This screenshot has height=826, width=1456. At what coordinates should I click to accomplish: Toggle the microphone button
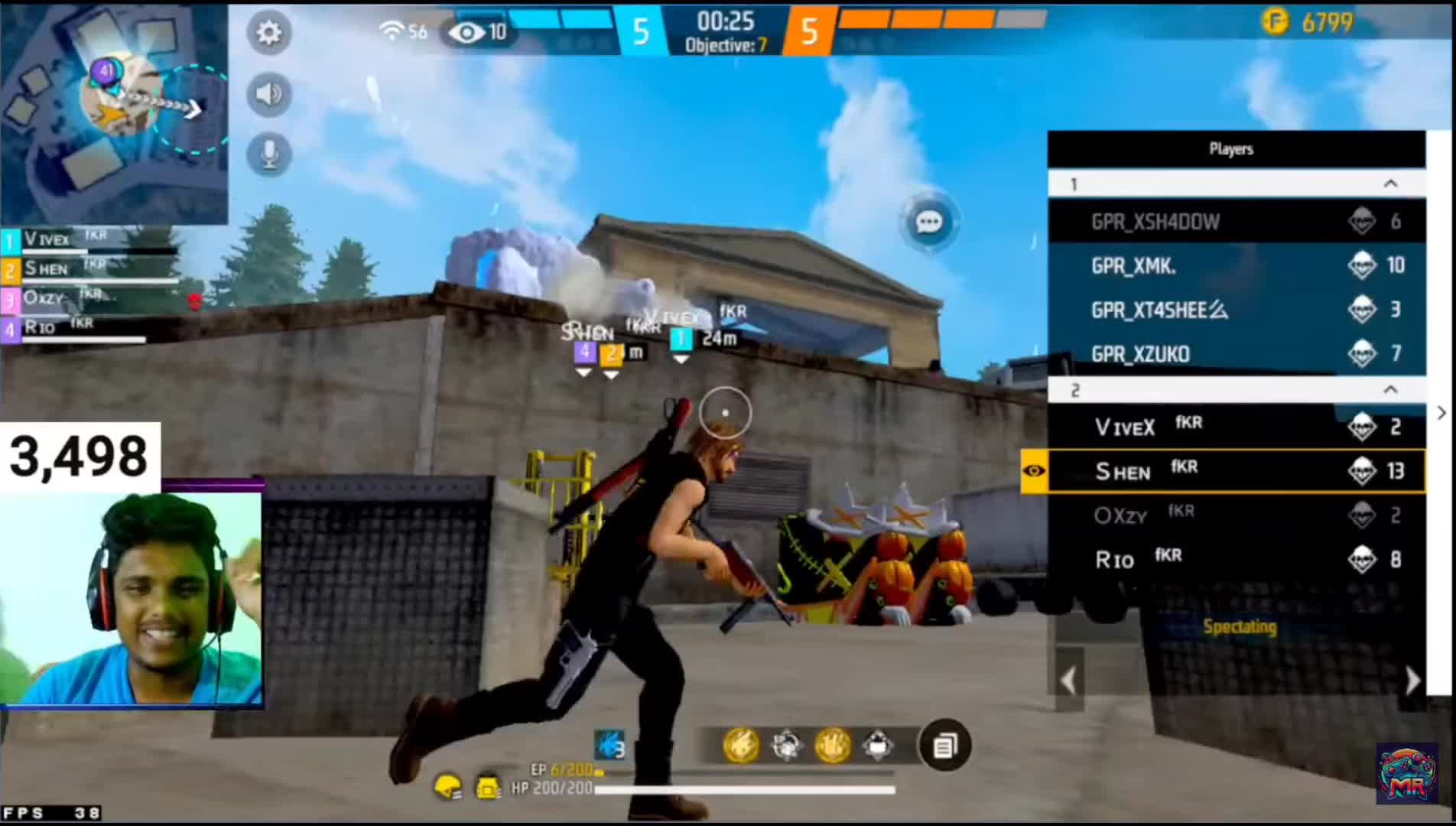(268, 154)
